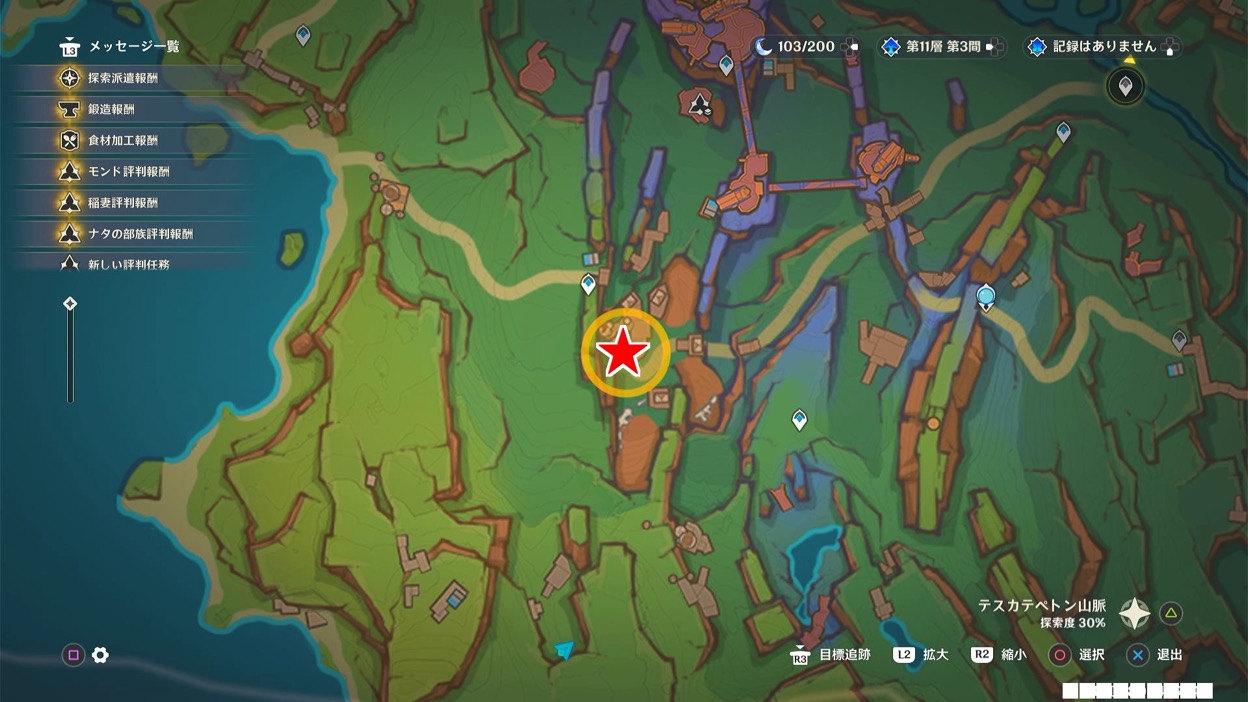Click the map zoom slider handle

pyautogui.click(x=70, y=304)
